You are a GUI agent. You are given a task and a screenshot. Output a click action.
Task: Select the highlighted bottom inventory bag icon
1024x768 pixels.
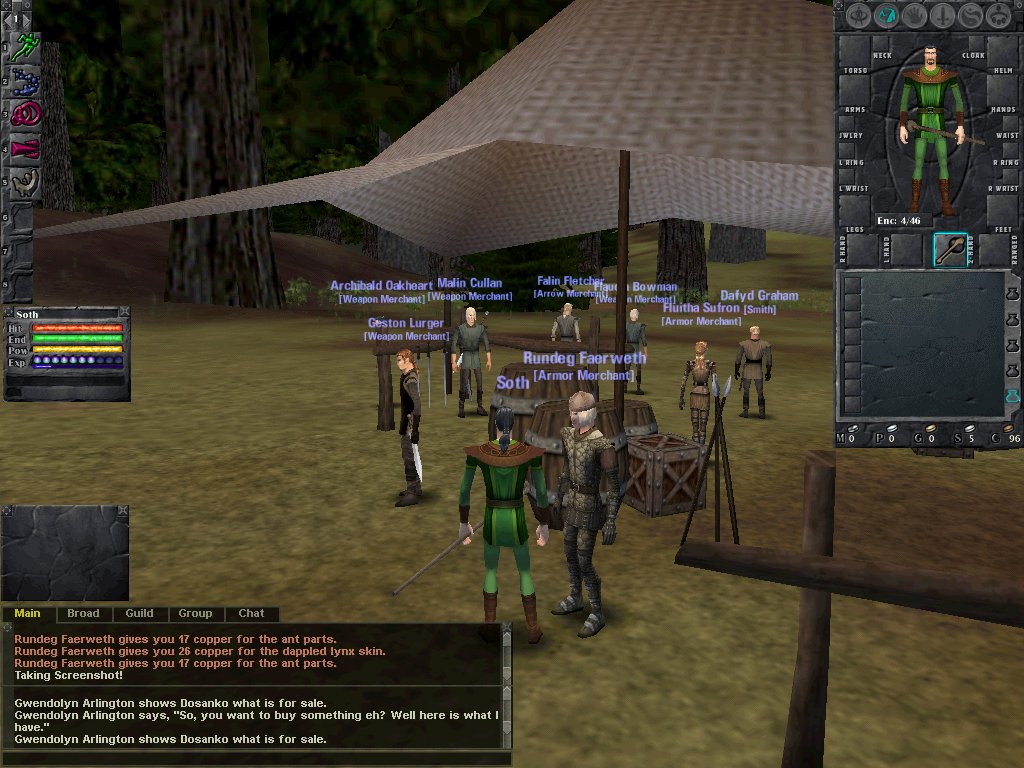coord(1013,398)
